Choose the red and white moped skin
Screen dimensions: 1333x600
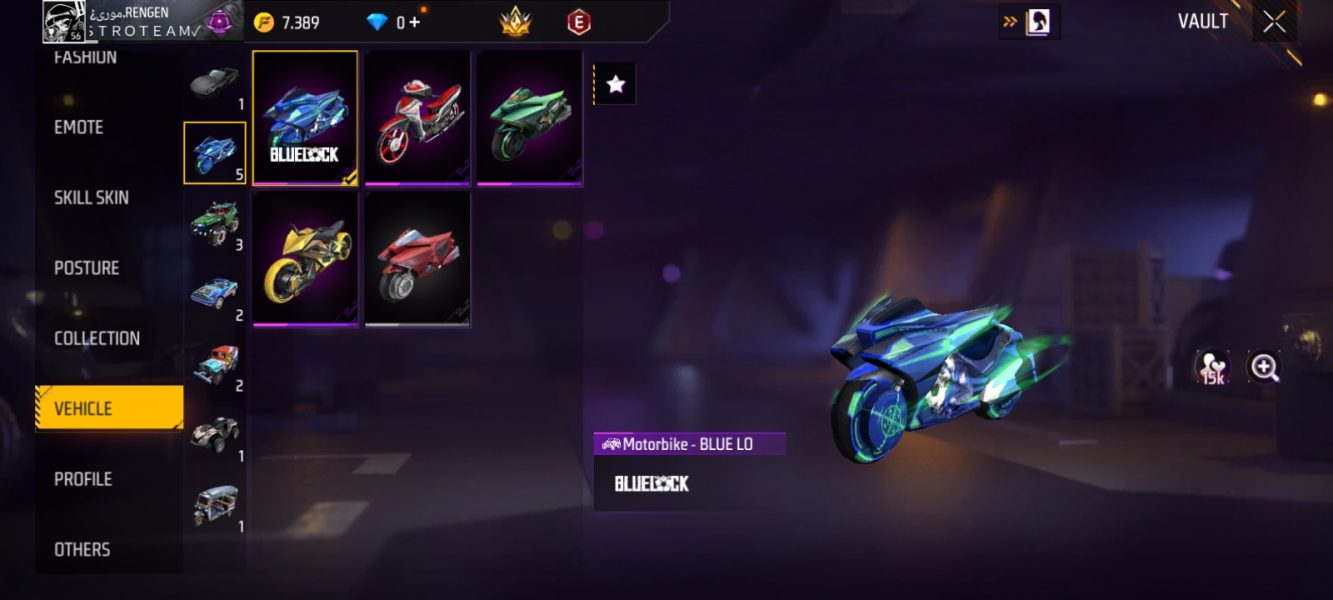pos(417,118)
